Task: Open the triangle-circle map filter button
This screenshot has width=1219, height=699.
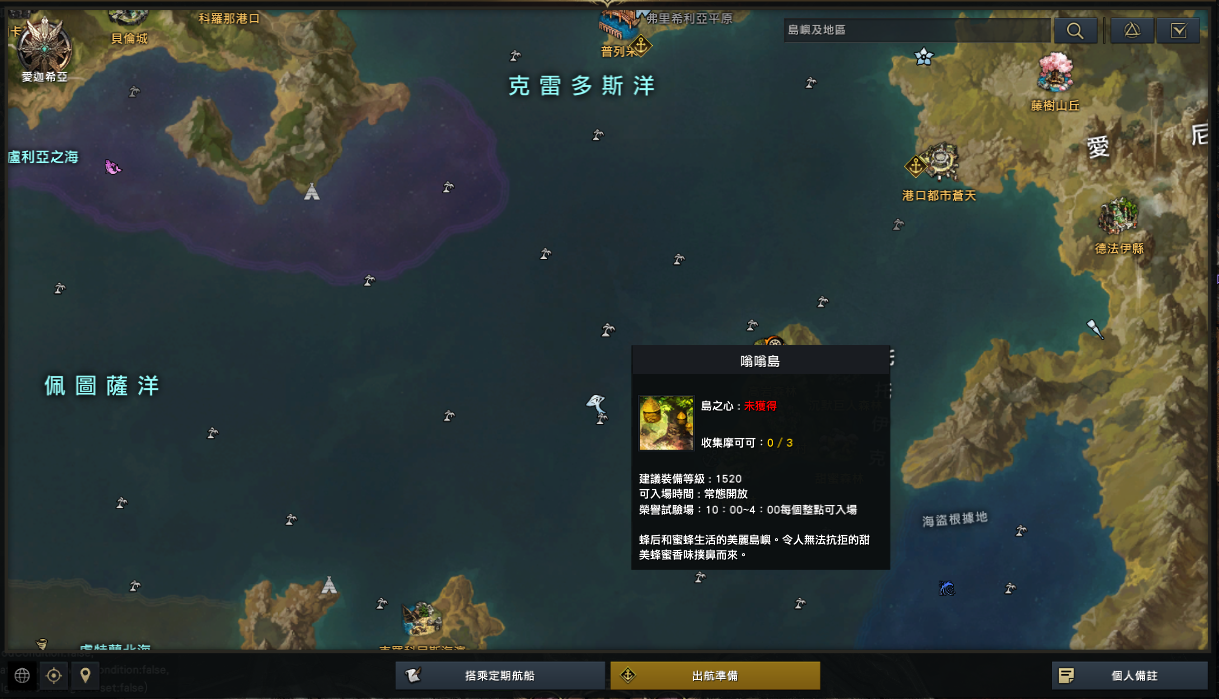Action: [1132, 31]
